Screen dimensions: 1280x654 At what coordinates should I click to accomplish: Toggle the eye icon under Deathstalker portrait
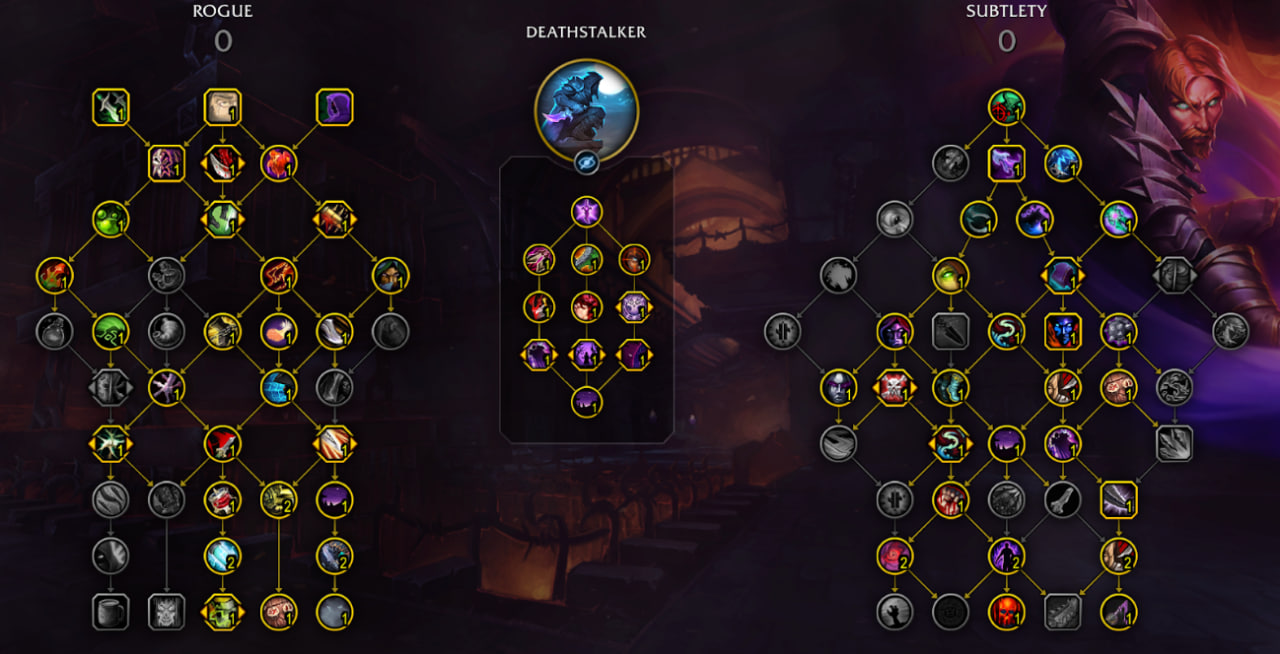tap(587, 162)
